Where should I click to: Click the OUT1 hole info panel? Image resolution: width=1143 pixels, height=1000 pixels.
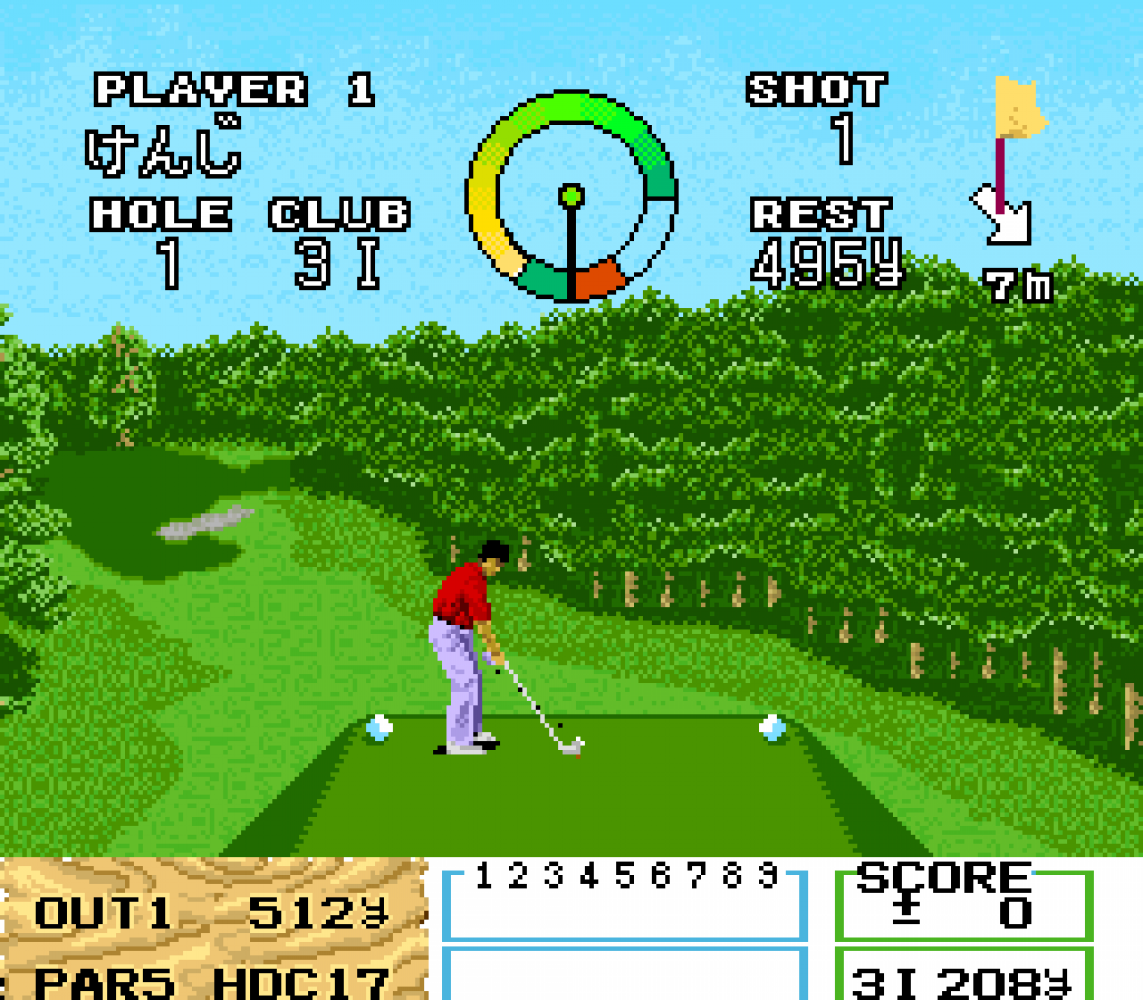(x=212, y=930)
